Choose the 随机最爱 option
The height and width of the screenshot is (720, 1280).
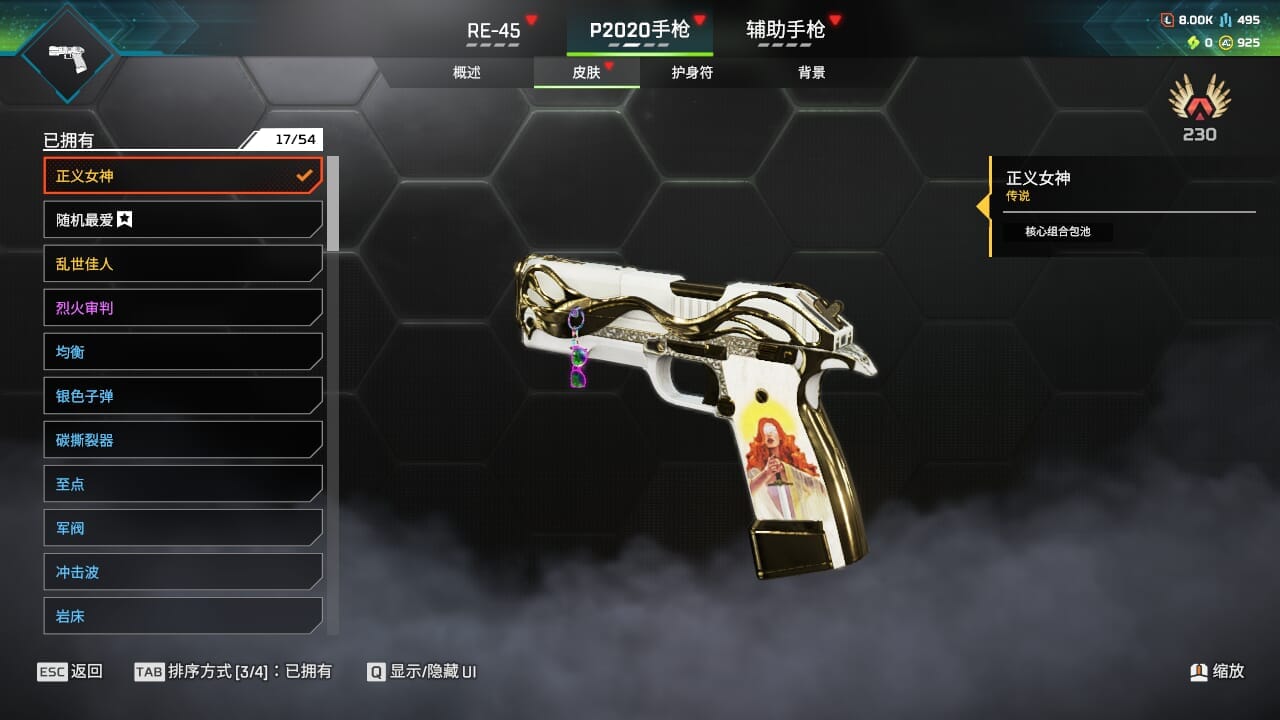[x=183, y=220]
